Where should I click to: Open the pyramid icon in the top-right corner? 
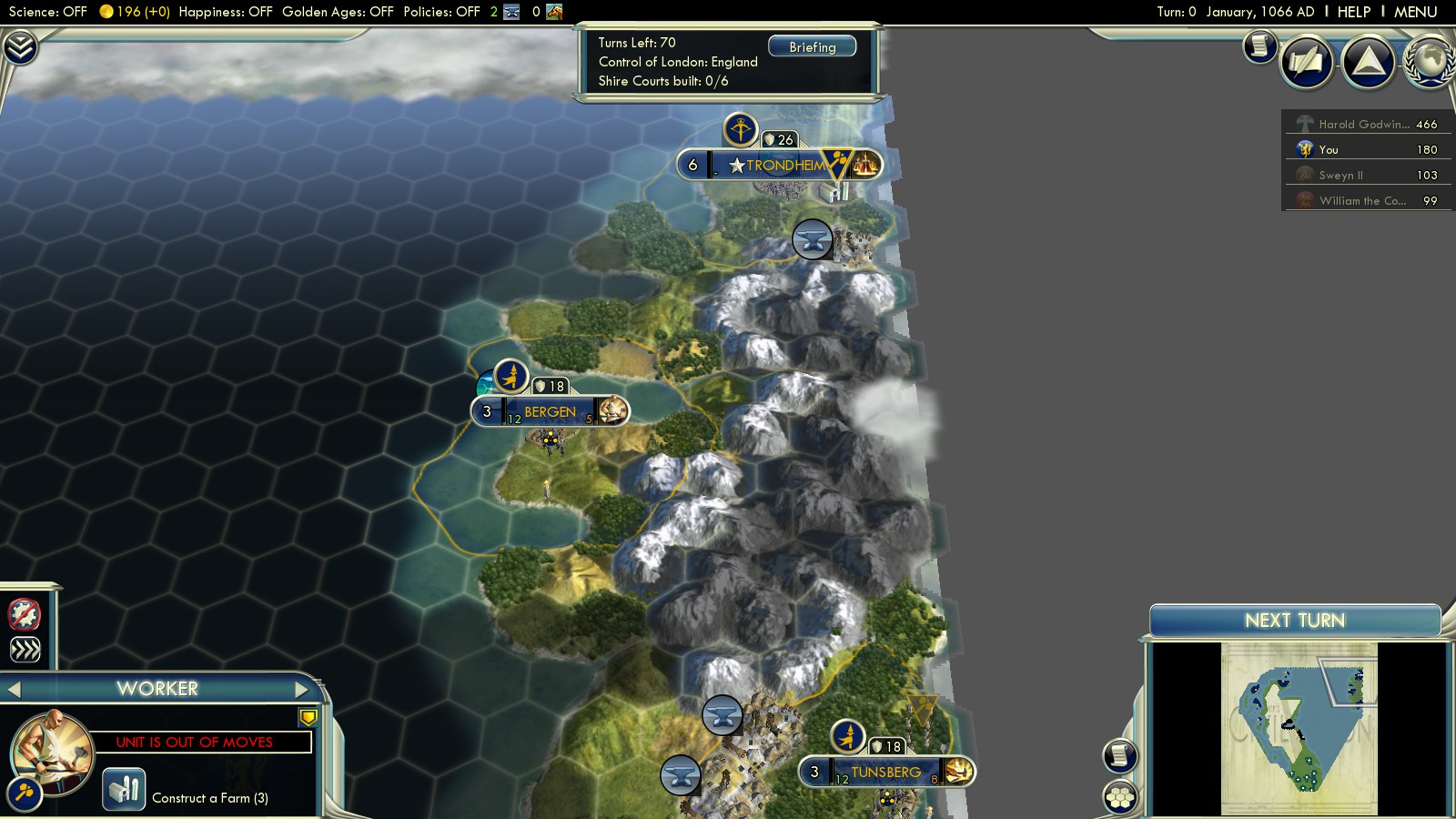click(x=1368, y=62)
